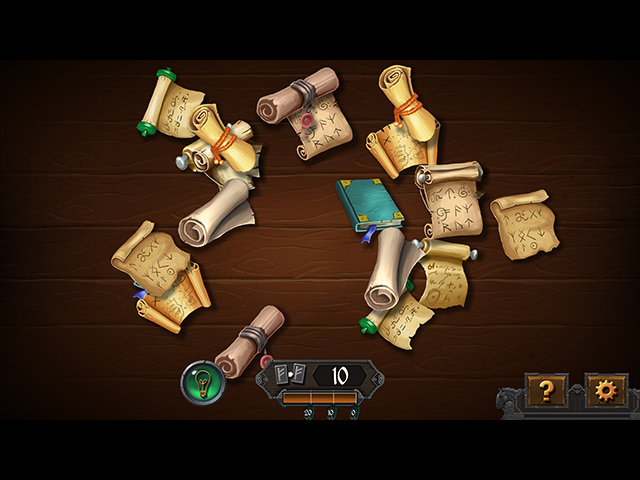Use the green lightbulb hint button
The width and height of the screenshot is (640, 480).
pyautogui.click(x=201, y=382)
